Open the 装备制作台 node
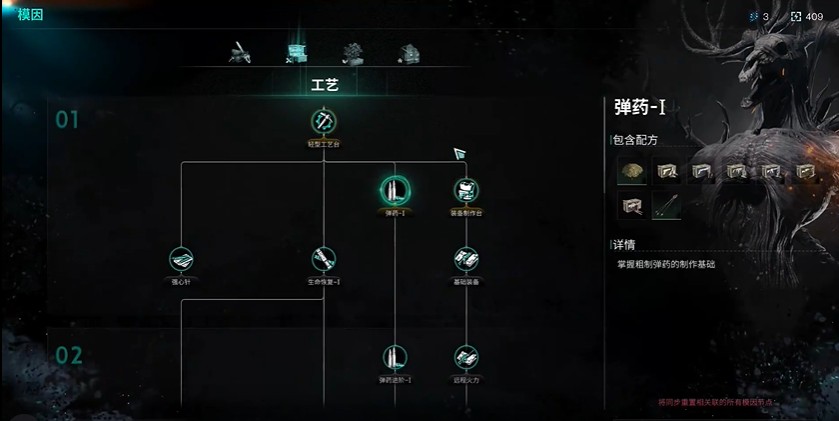 click(465, 189)
